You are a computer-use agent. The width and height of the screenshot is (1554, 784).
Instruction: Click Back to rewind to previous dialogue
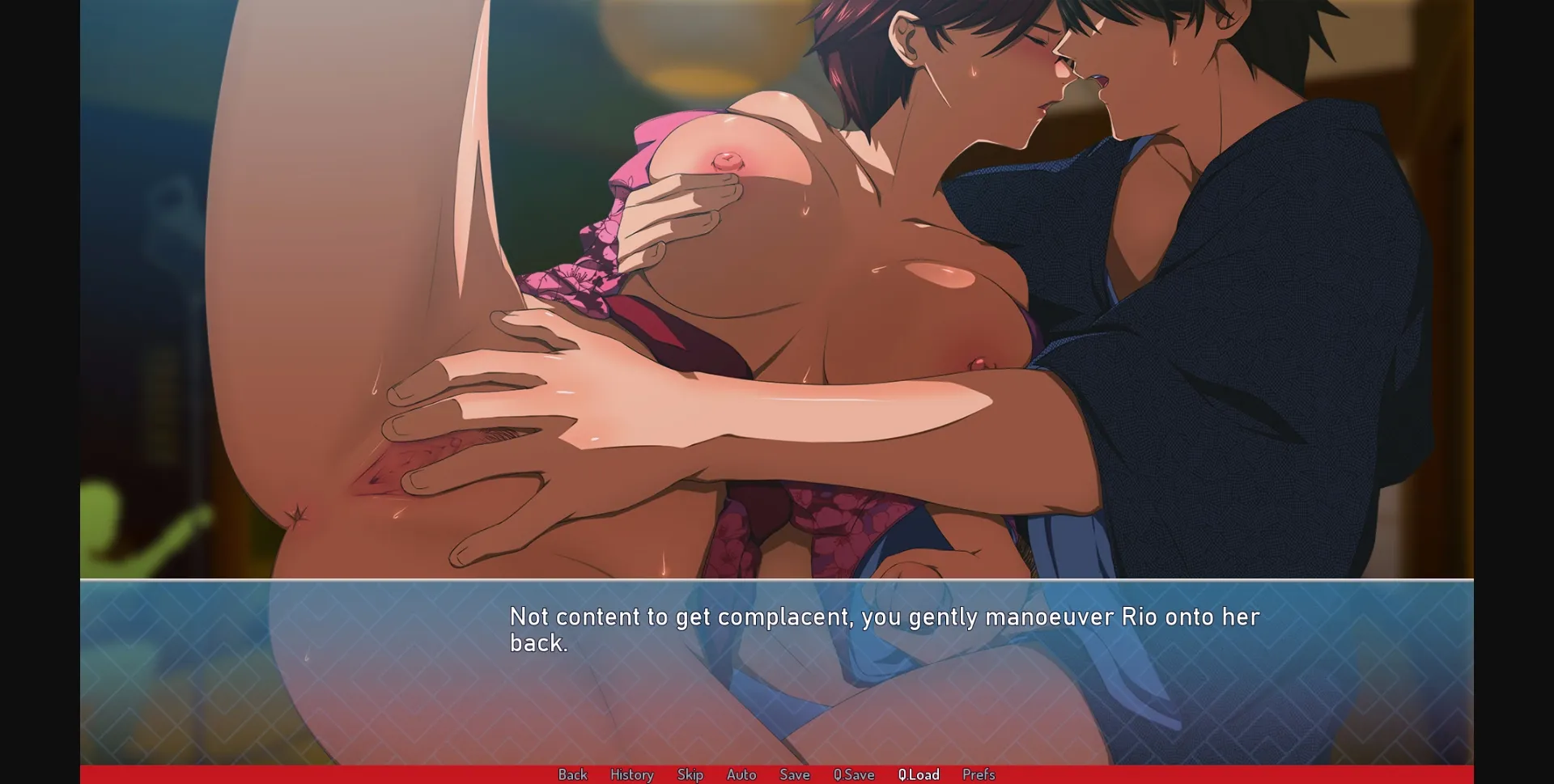[x=573, y=774]
